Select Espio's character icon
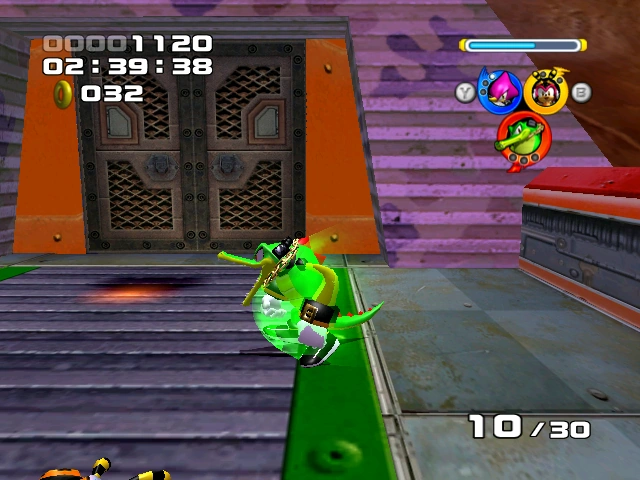This screenshot has width=640, height=480. click(499, 92)
